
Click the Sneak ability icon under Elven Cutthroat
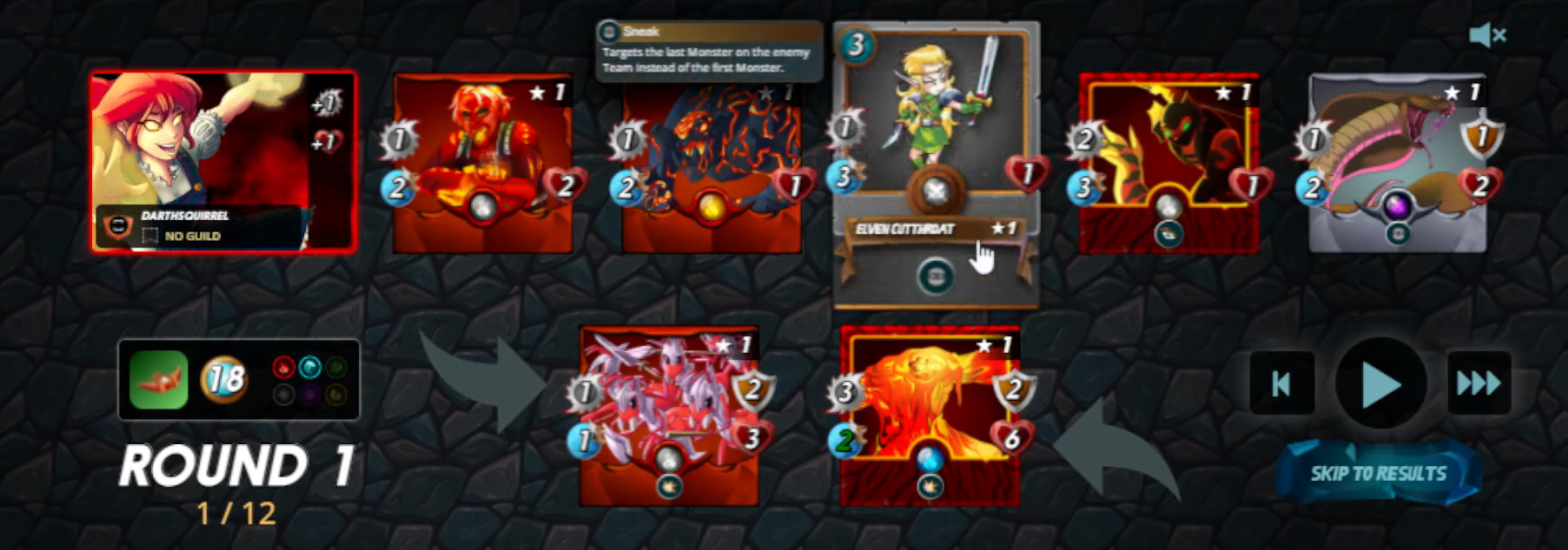click(x=935, y=277)
